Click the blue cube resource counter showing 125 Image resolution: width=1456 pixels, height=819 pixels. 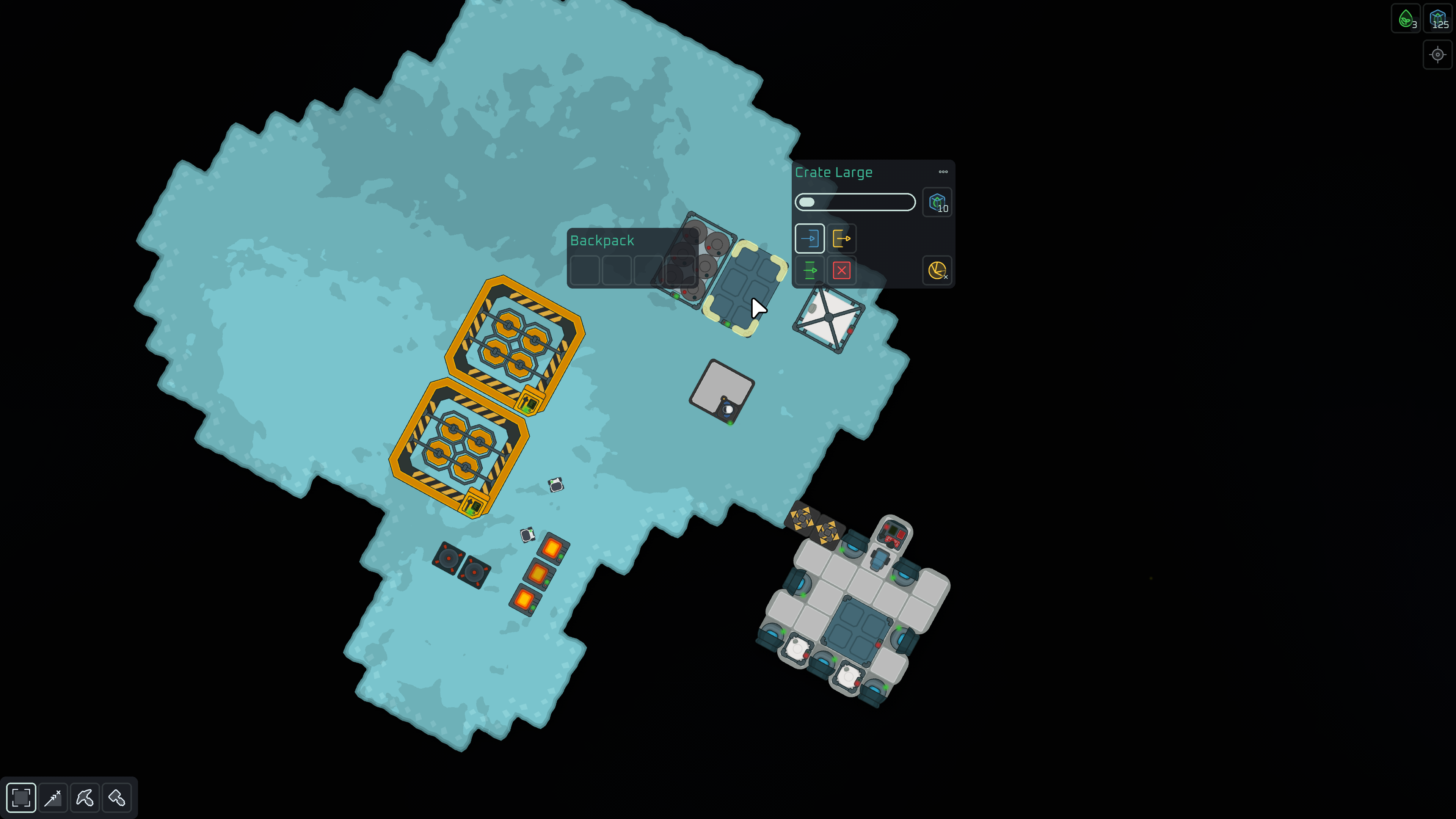point(1437,18)
